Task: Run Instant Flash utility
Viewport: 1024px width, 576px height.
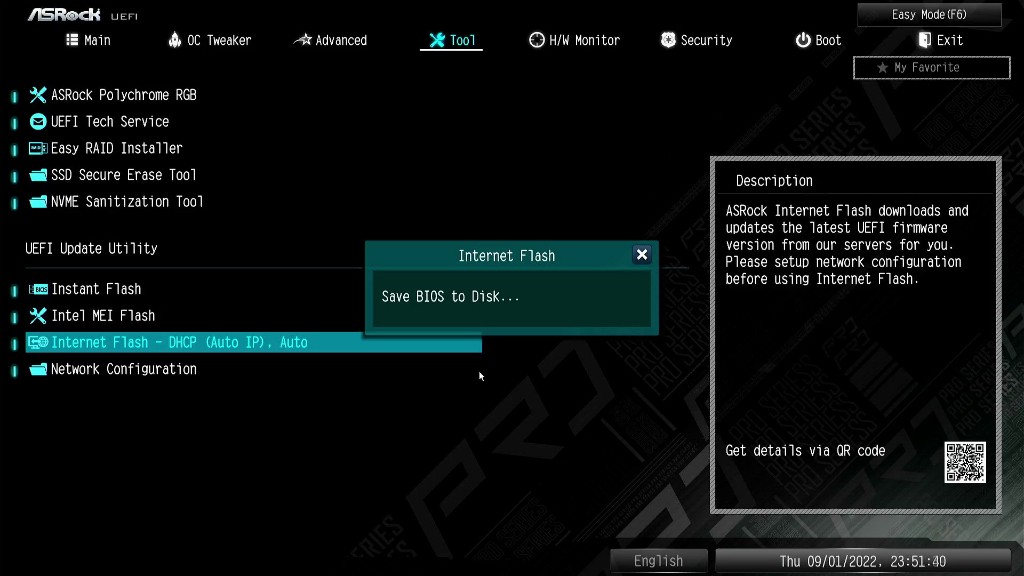Action: pyautogui.click(x=96, y=289)
